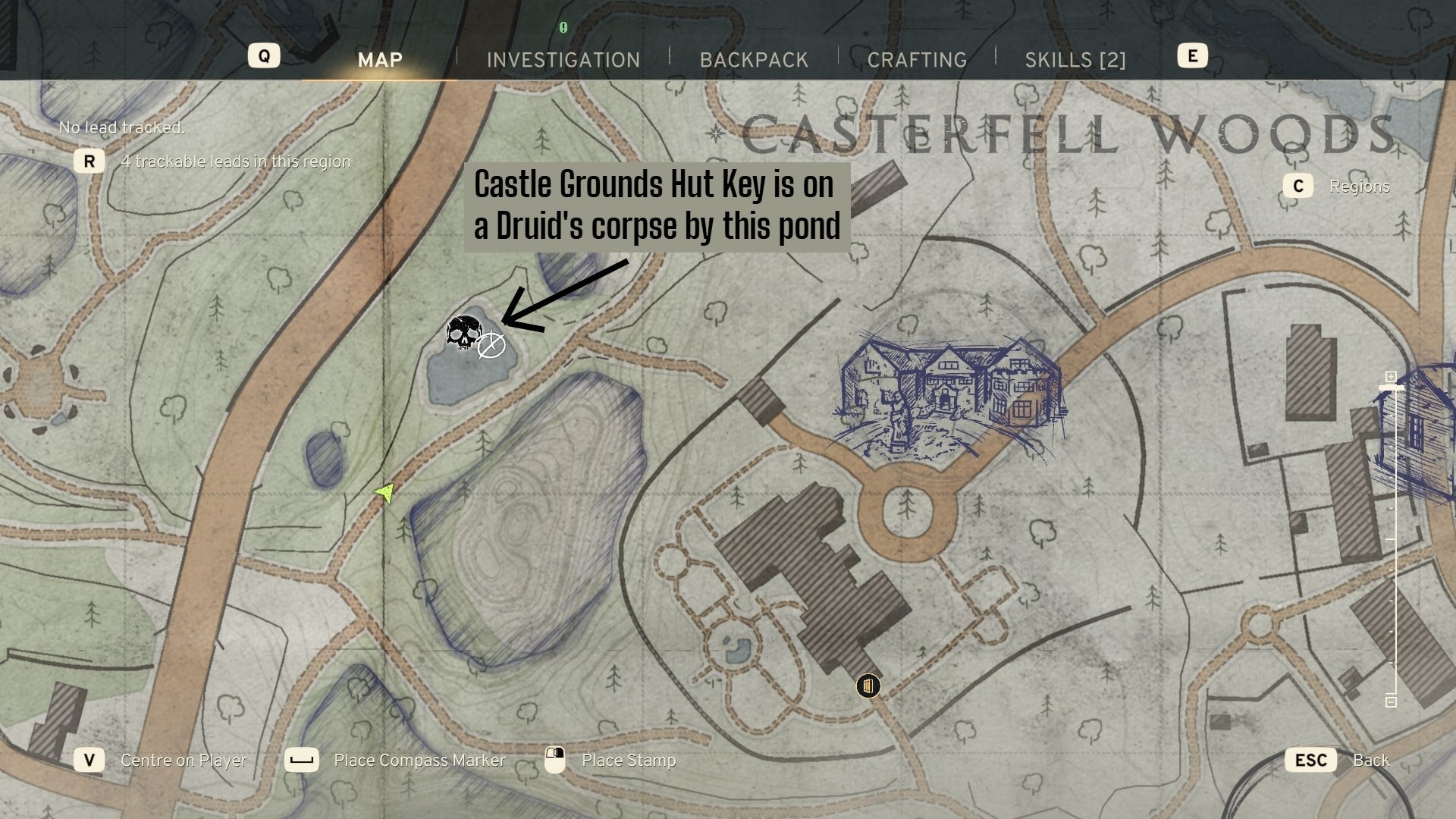The height and width of the screenshot is (819, 1456).
Task: Click the skull marker by the pond
Action: [463, 333]
